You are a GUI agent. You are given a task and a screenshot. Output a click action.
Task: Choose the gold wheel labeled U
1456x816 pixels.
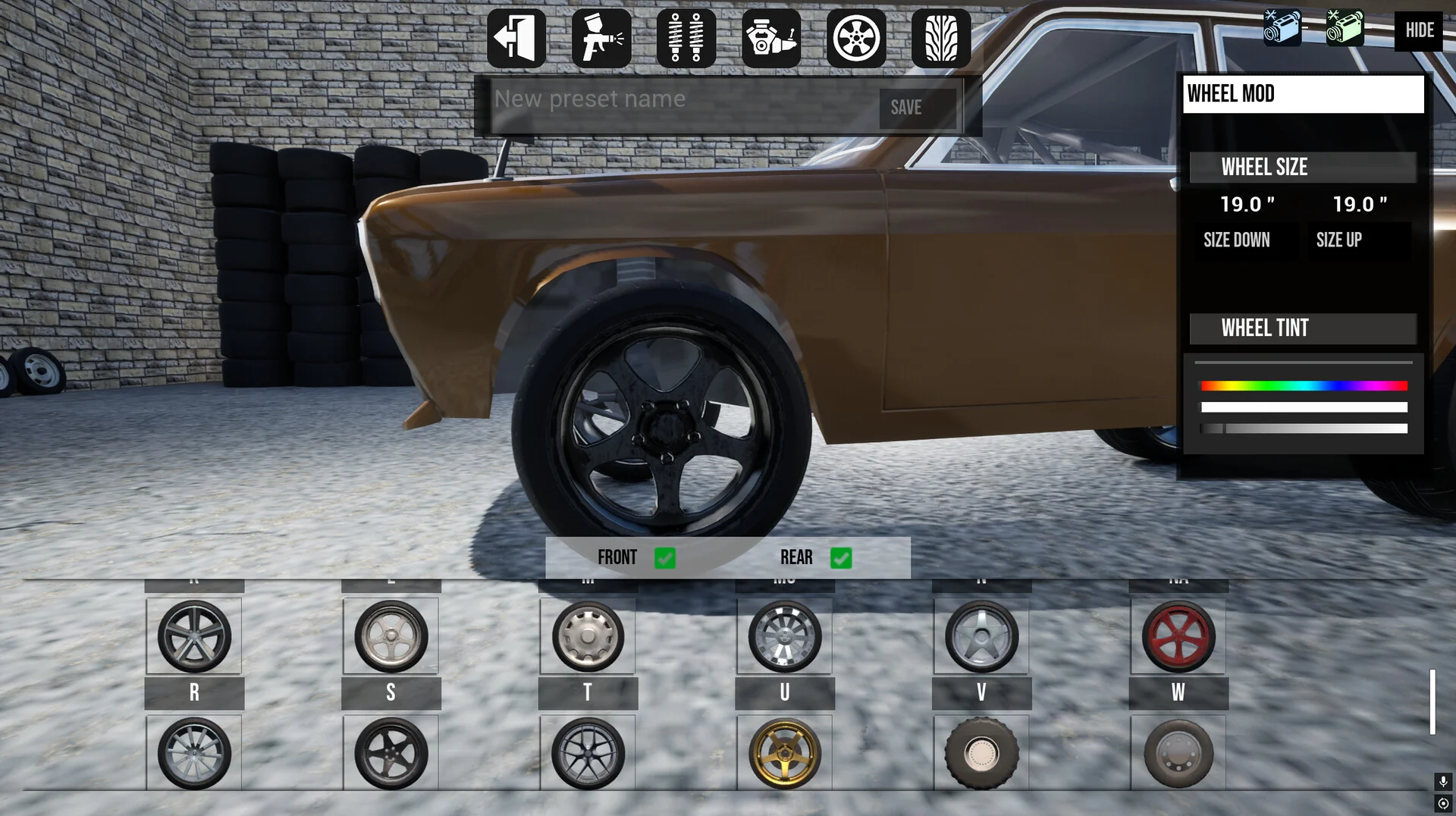(x=785, y=753)
